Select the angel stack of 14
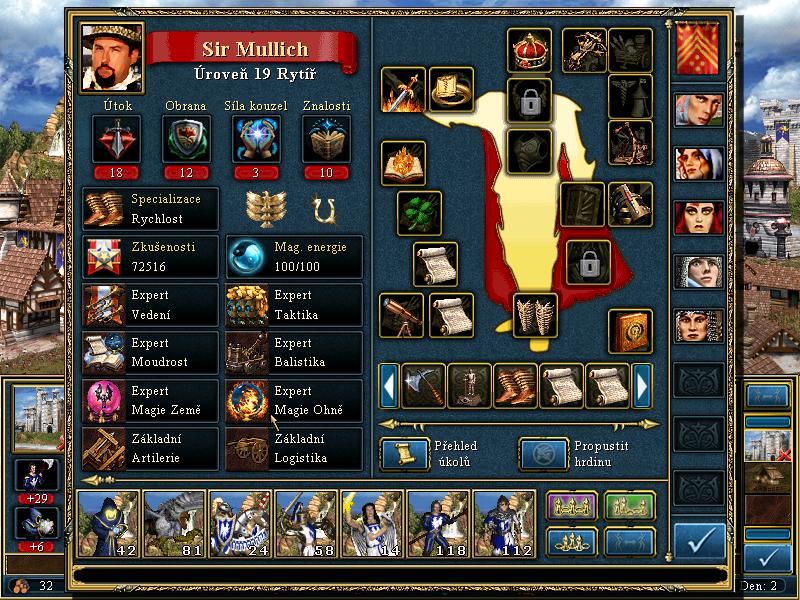 pyautogui.click(x=372, y=523)
